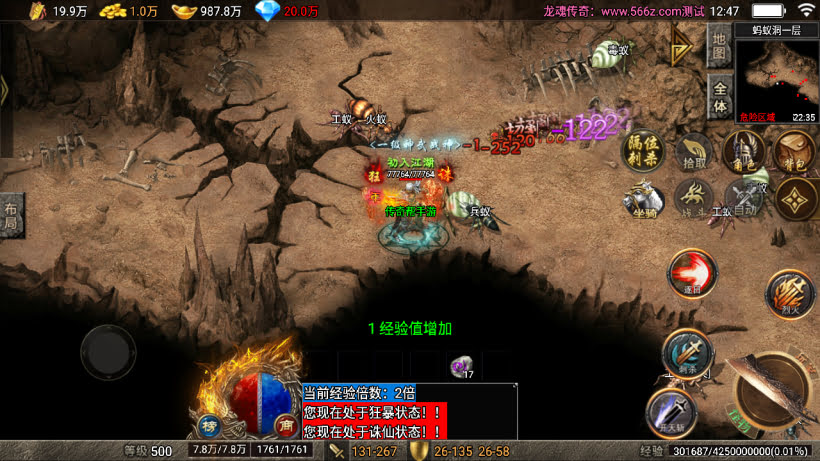Select the 全体 mode button
This screenshot has height=461, width=820.
click(718, 96)
